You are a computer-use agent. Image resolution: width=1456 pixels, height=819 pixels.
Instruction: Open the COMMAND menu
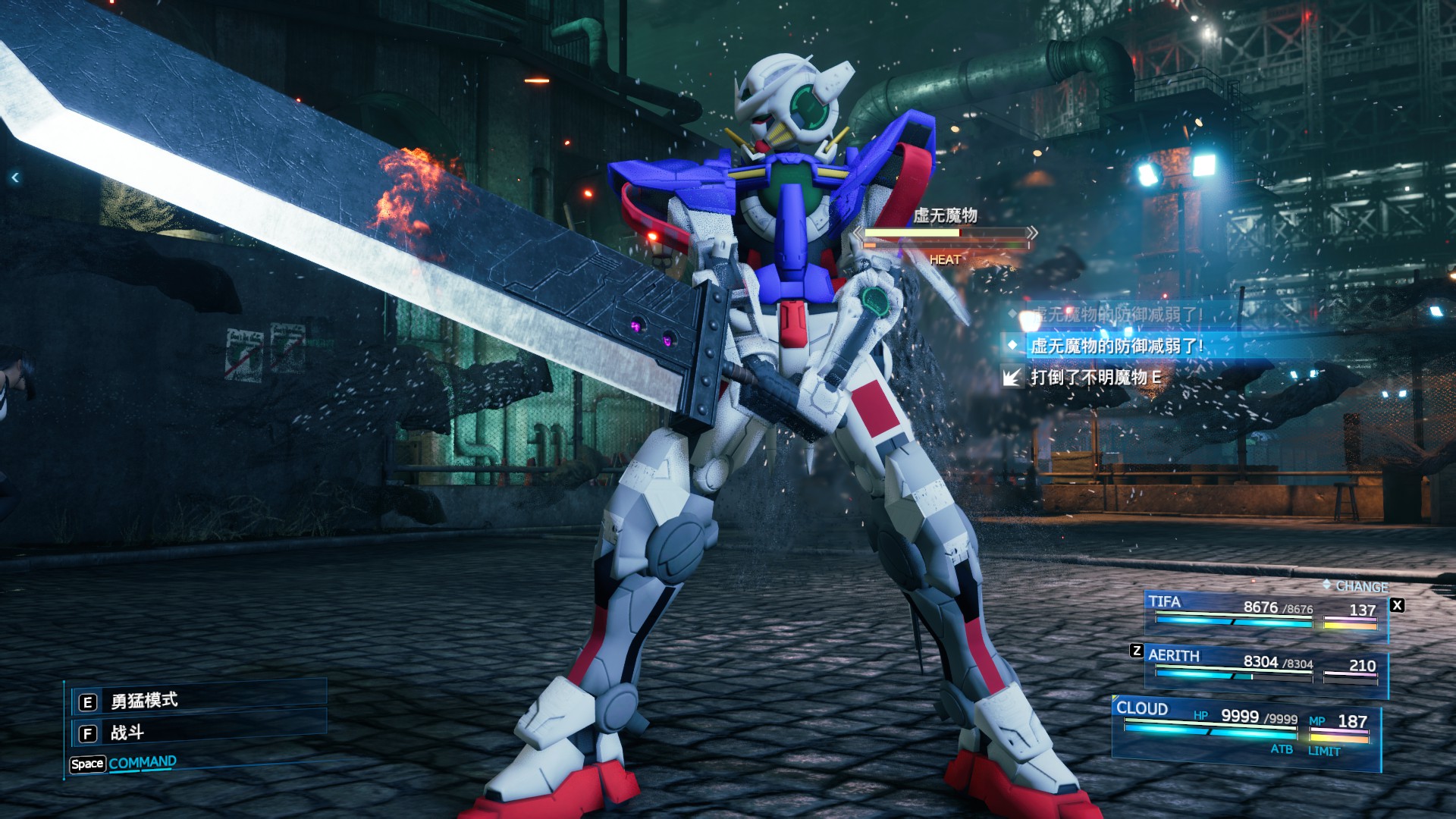(x=142, y=763)
